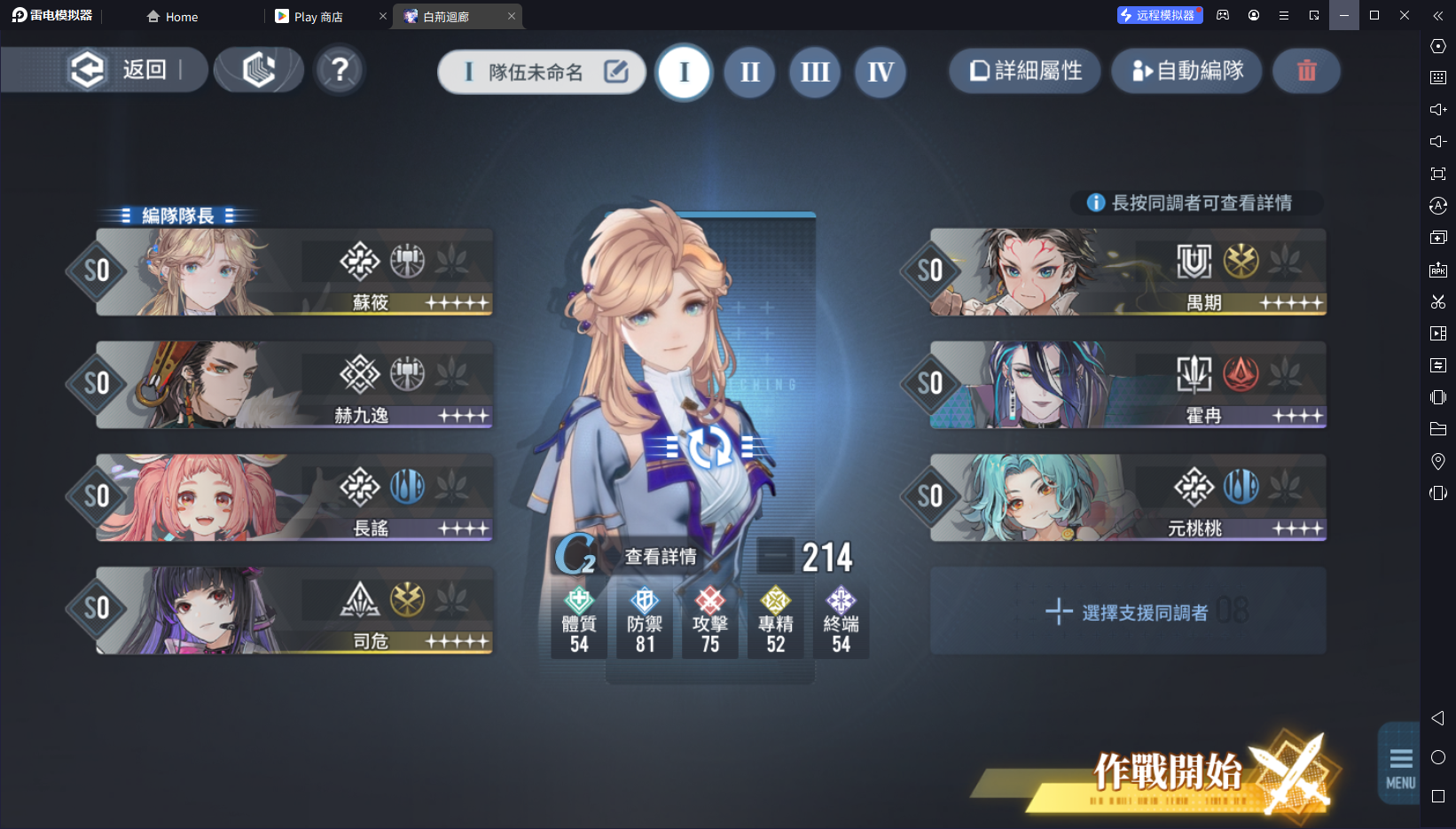Select team member 蘇筱
This screenshot has width=1456, height=829.
click(294, 272)
